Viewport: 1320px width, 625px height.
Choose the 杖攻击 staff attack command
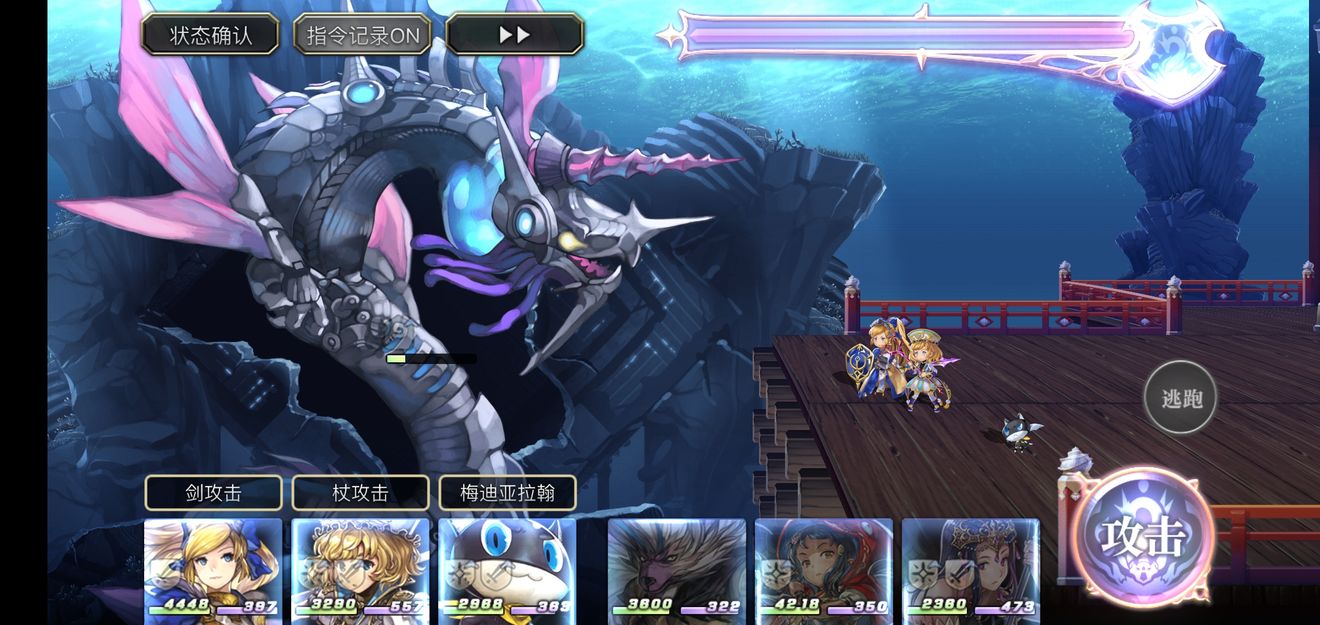tap(360, 493)
